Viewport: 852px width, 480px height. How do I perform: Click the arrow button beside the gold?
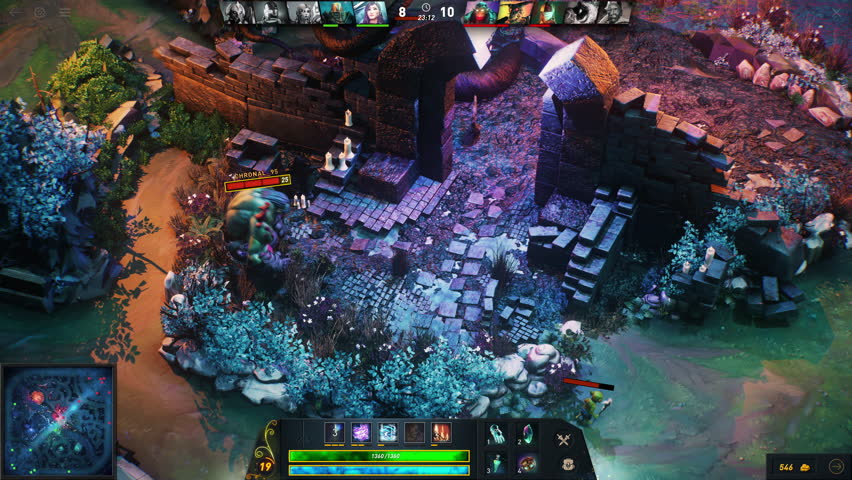[x=836, y=466]
